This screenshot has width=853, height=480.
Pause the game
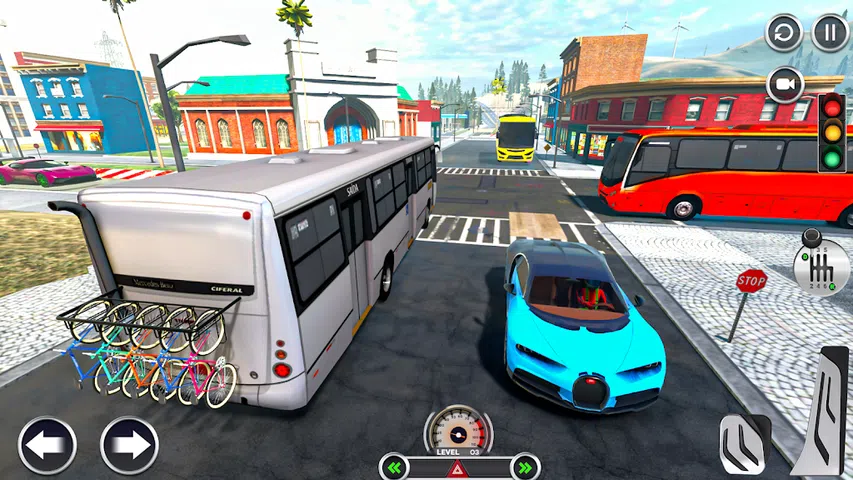coord(830,33)
